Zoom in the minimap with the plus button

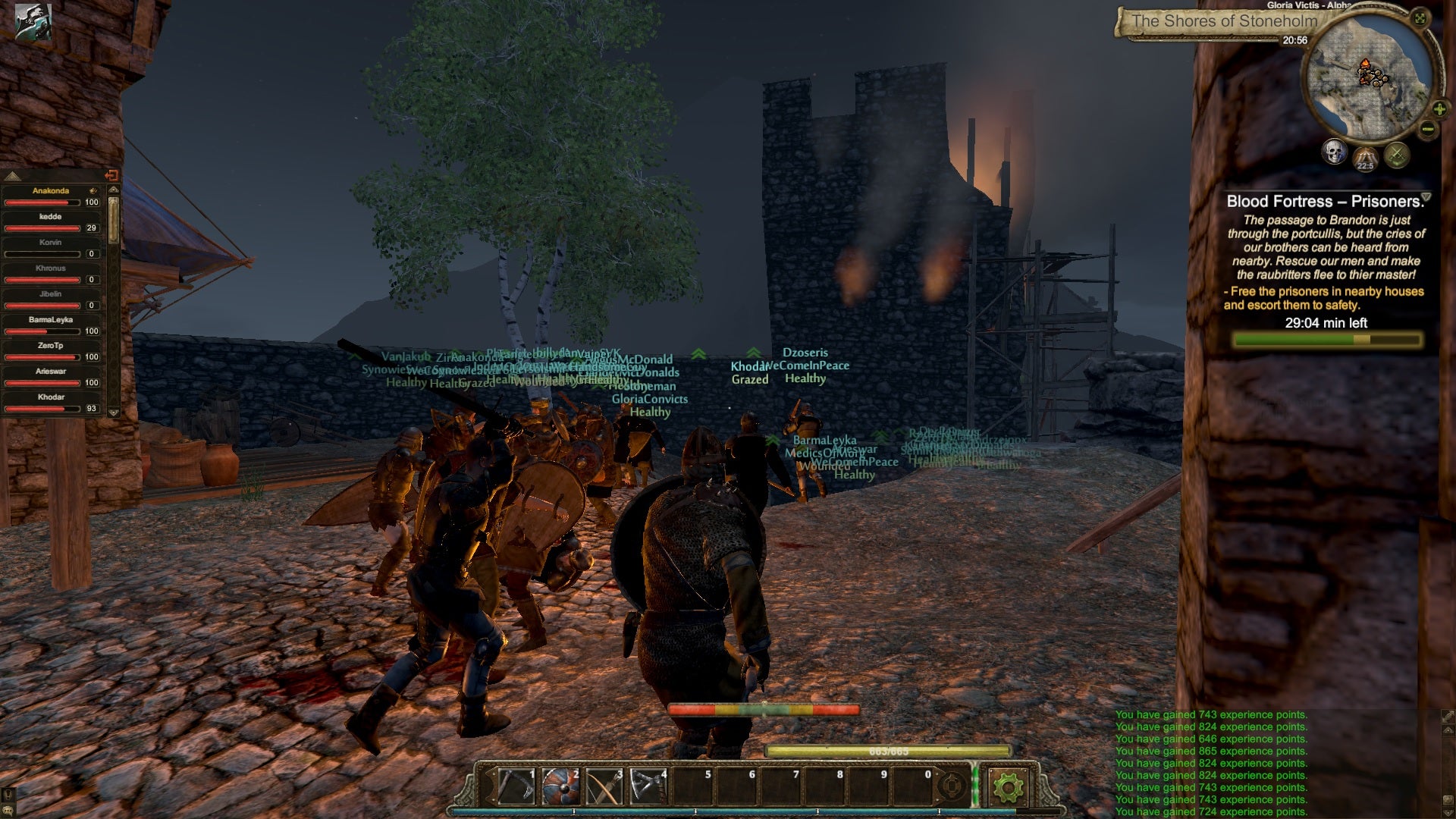(1439, 109)
